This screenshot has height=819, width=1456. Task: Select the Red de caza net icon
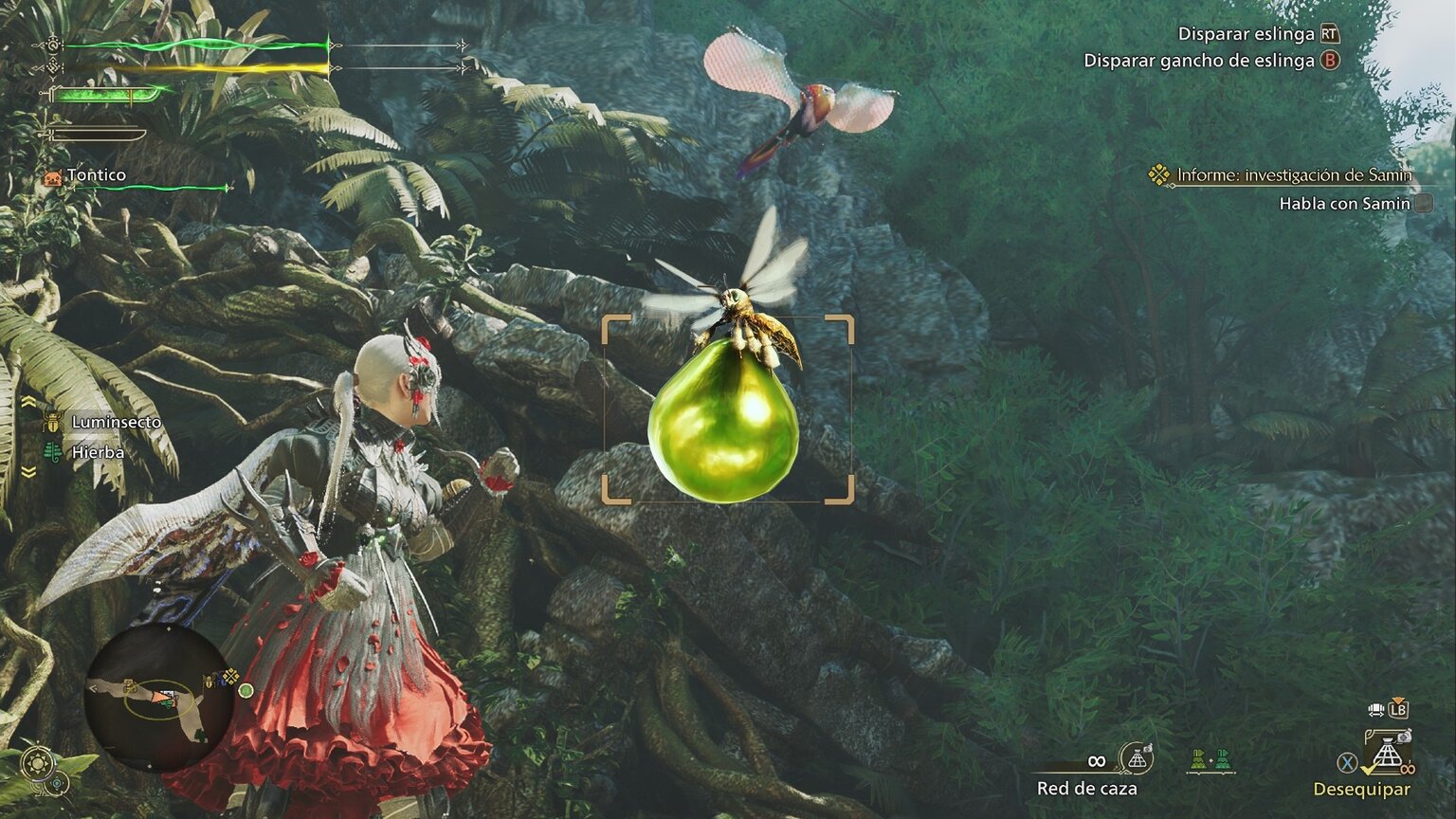[1137, 759]
